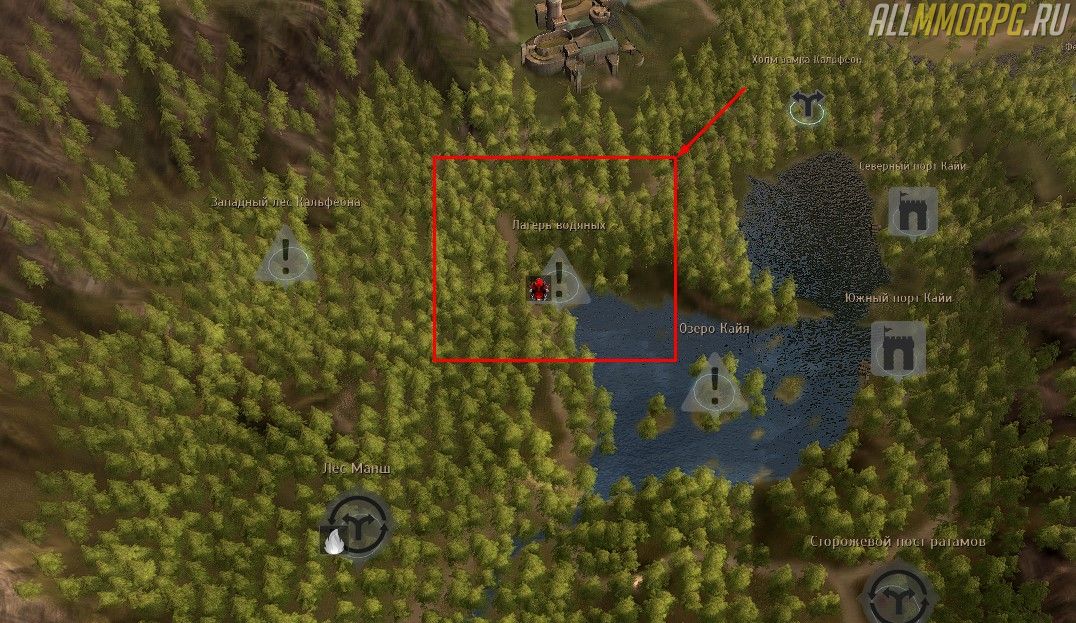Click the red monster icon at Лагерь водяных

click(x=540, y=289)
